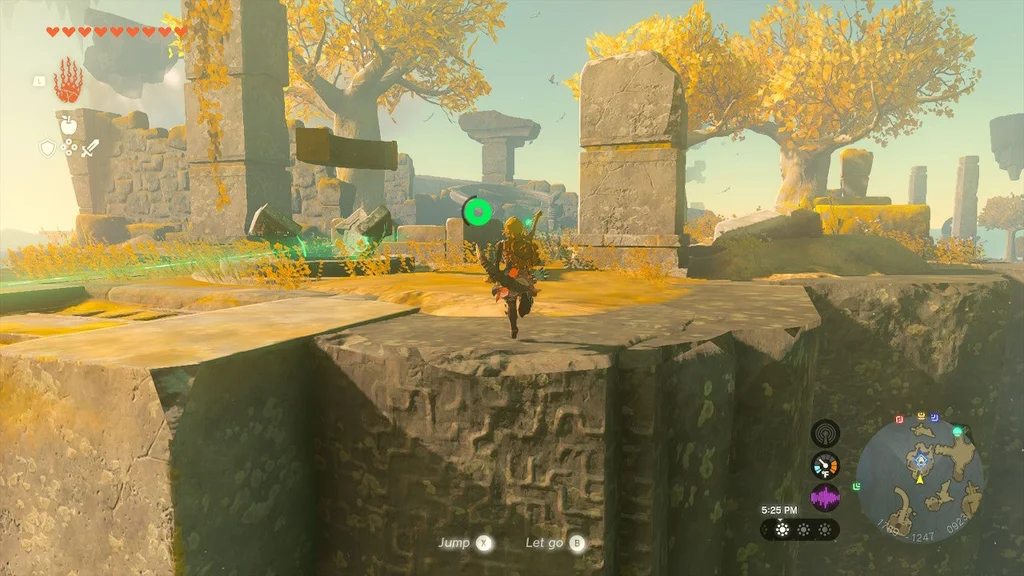The image size is (1024, 576).
Task: Open the circular minimap
Action: point(920,479)
